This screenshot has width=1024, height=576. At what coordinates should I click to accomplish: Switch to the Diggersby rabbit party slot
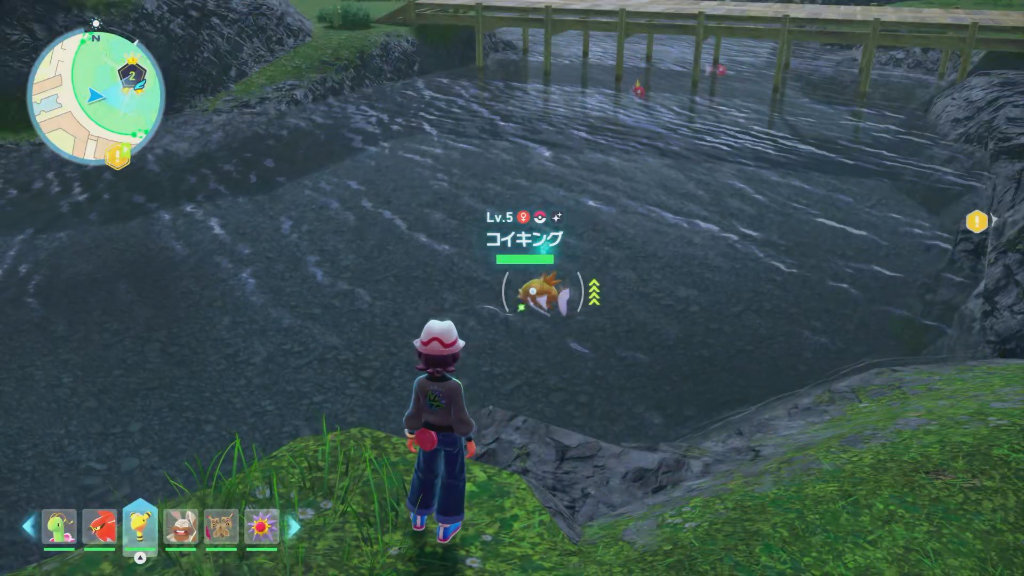(x=181, y=526)
